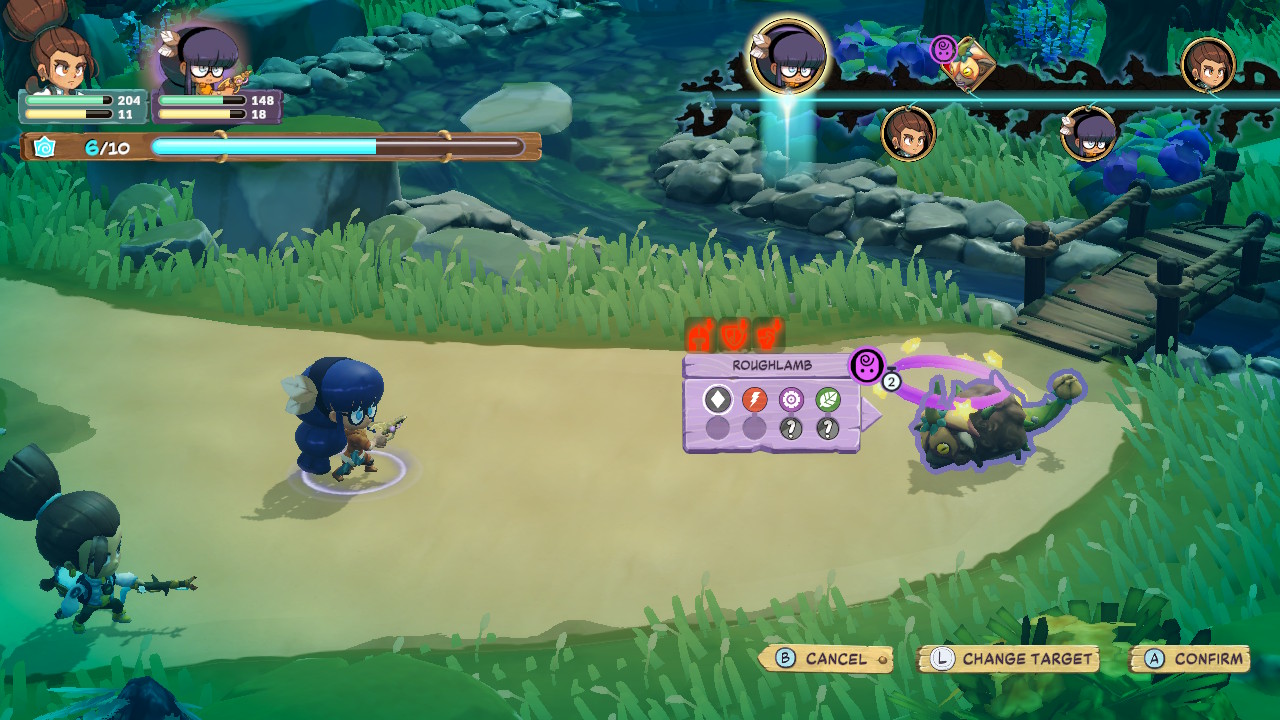Image resolution: width=1280 pixels, height=720 pixels.
Task: Click the Roughlamb name plate
Action: tap(771, 366)
